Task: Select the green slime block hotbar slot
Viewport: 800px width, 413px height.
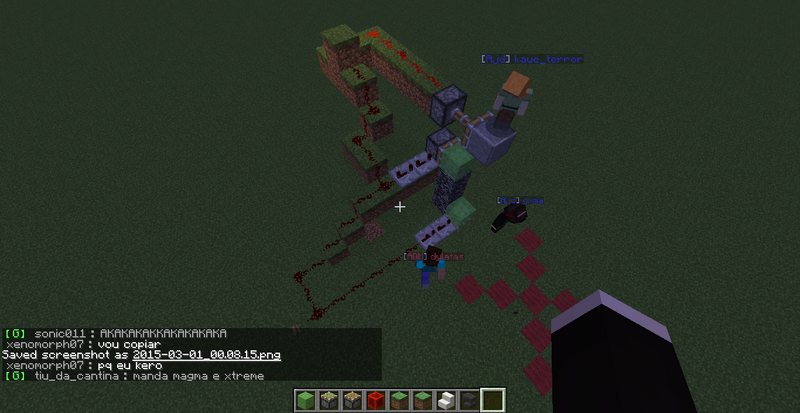Action: 305,401
